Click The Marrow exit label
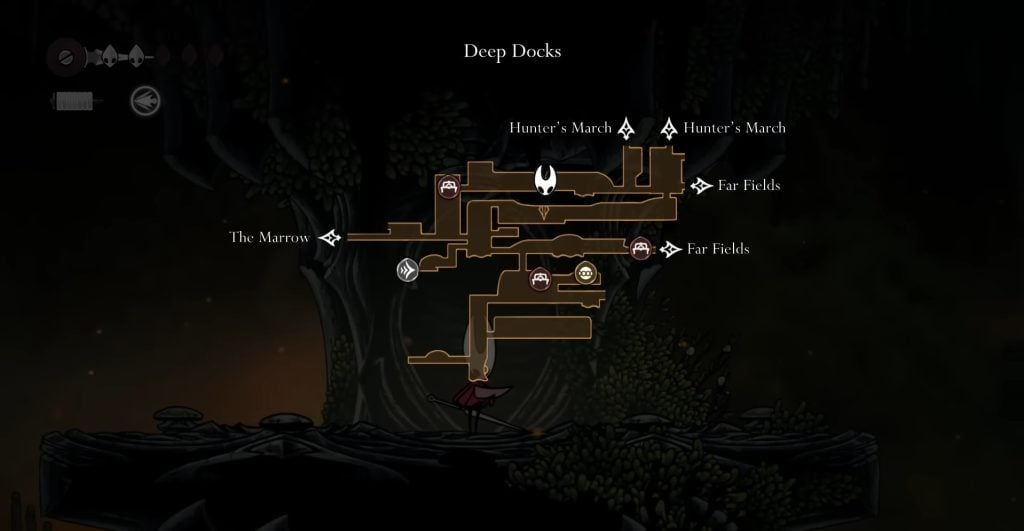The width and height of the screenshot is (1024, 531). point(269,238)
